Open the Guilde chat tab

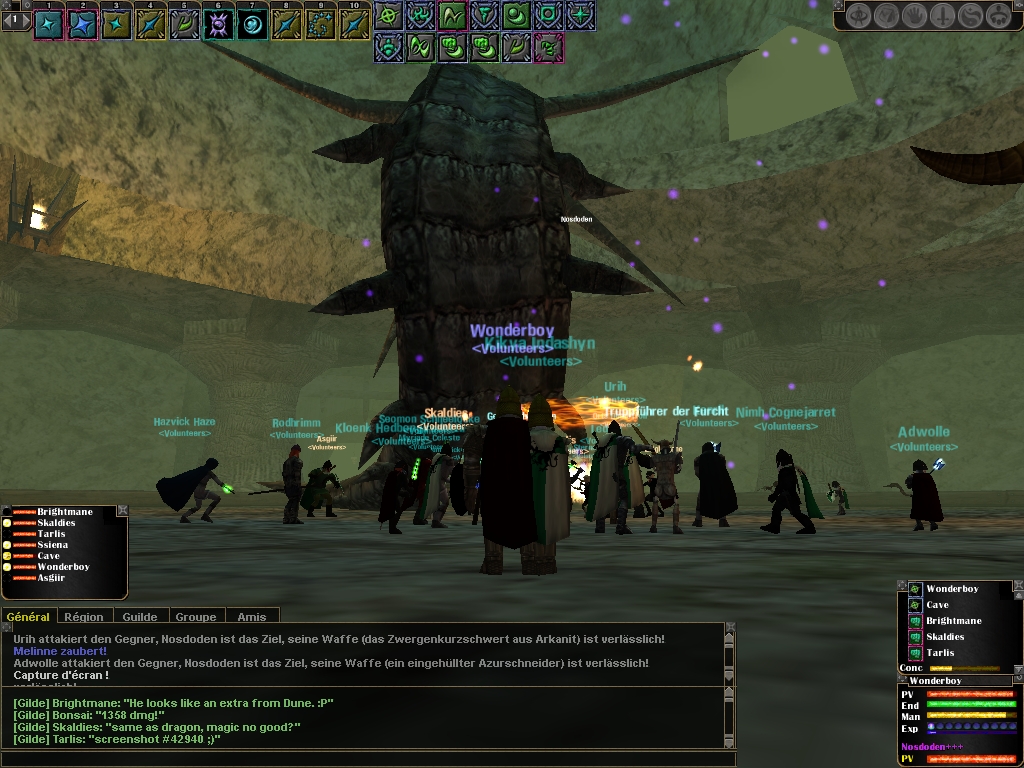pyautogui.click(x=140, y=617)
